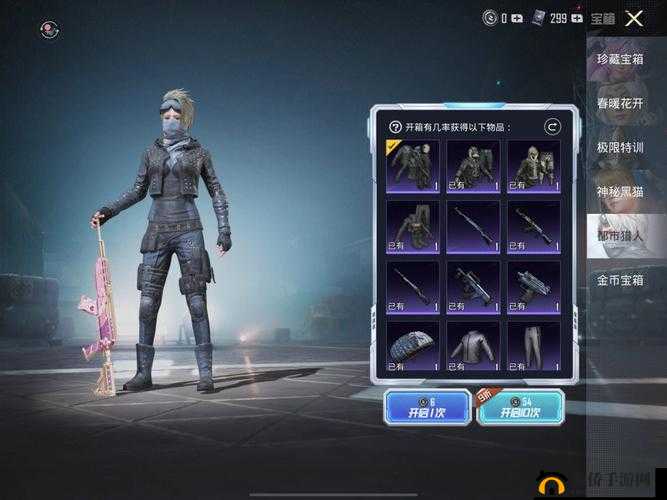Screen dimensions: 667x500
Task: Show drop rate help question mark
Action: pos(395,128)
